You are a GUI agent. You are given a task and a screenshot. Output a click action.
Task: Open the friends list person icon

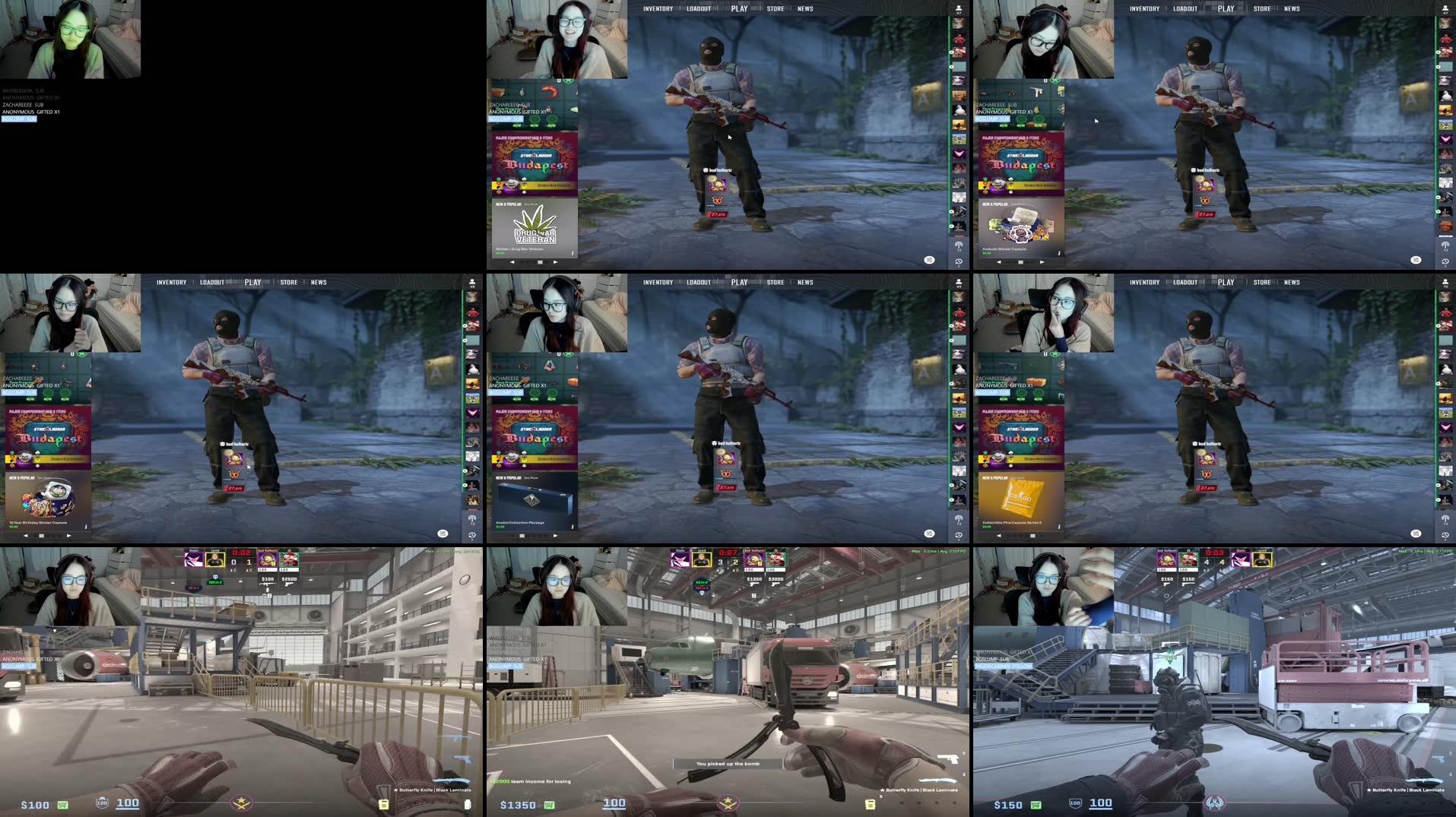click(x=957, y=8)
